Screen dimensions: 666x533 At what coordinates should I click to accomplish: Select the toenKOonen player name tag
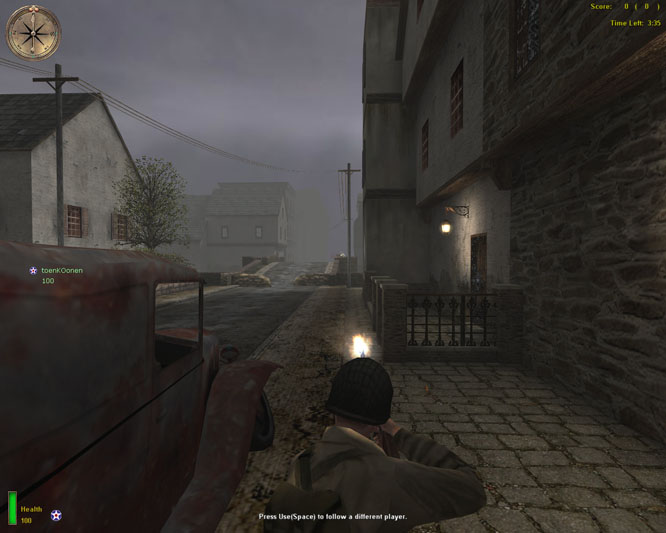coord(61,271)
